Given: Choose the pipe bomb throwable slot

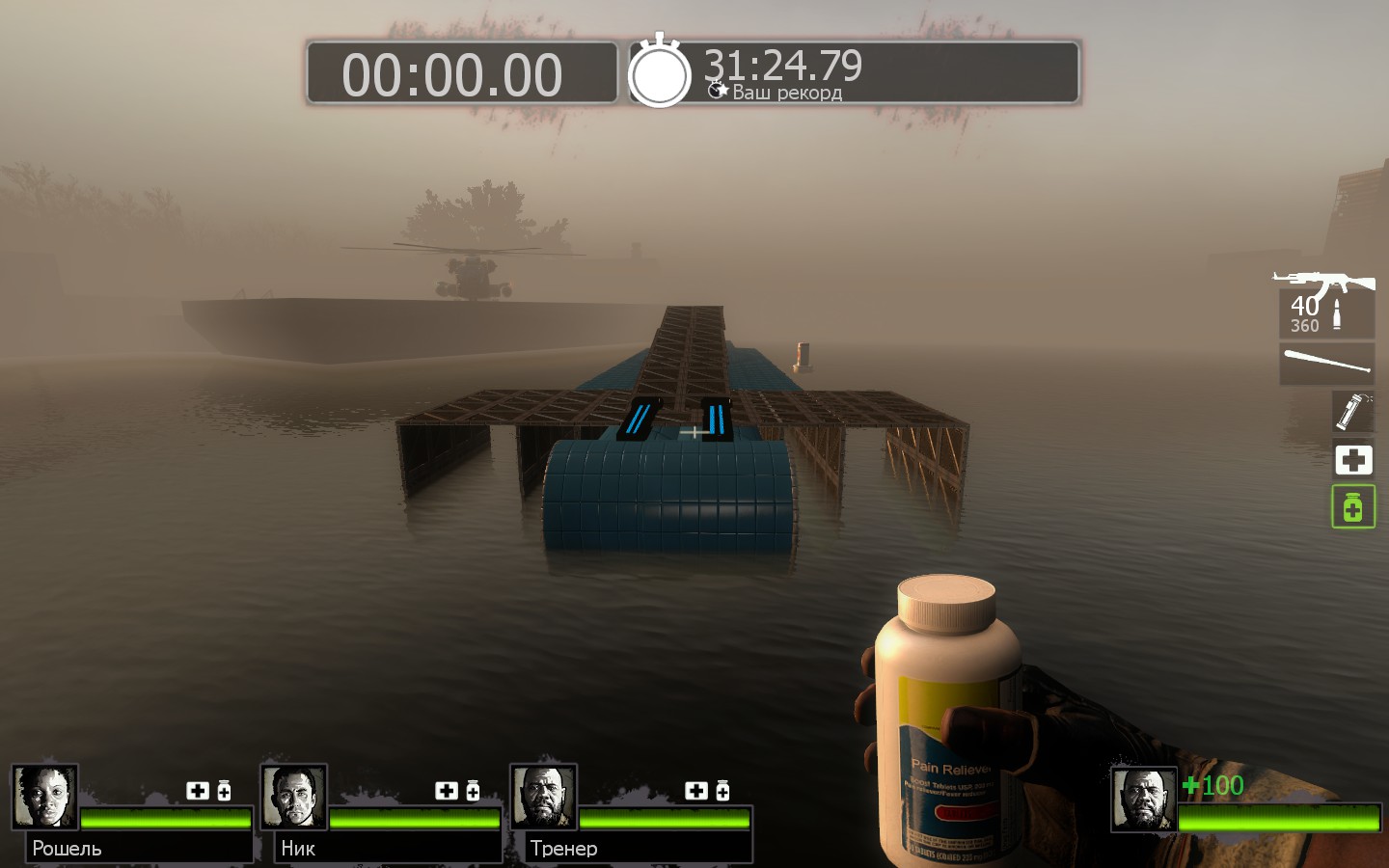Looking at the screenshot, I should [1352, 412].
